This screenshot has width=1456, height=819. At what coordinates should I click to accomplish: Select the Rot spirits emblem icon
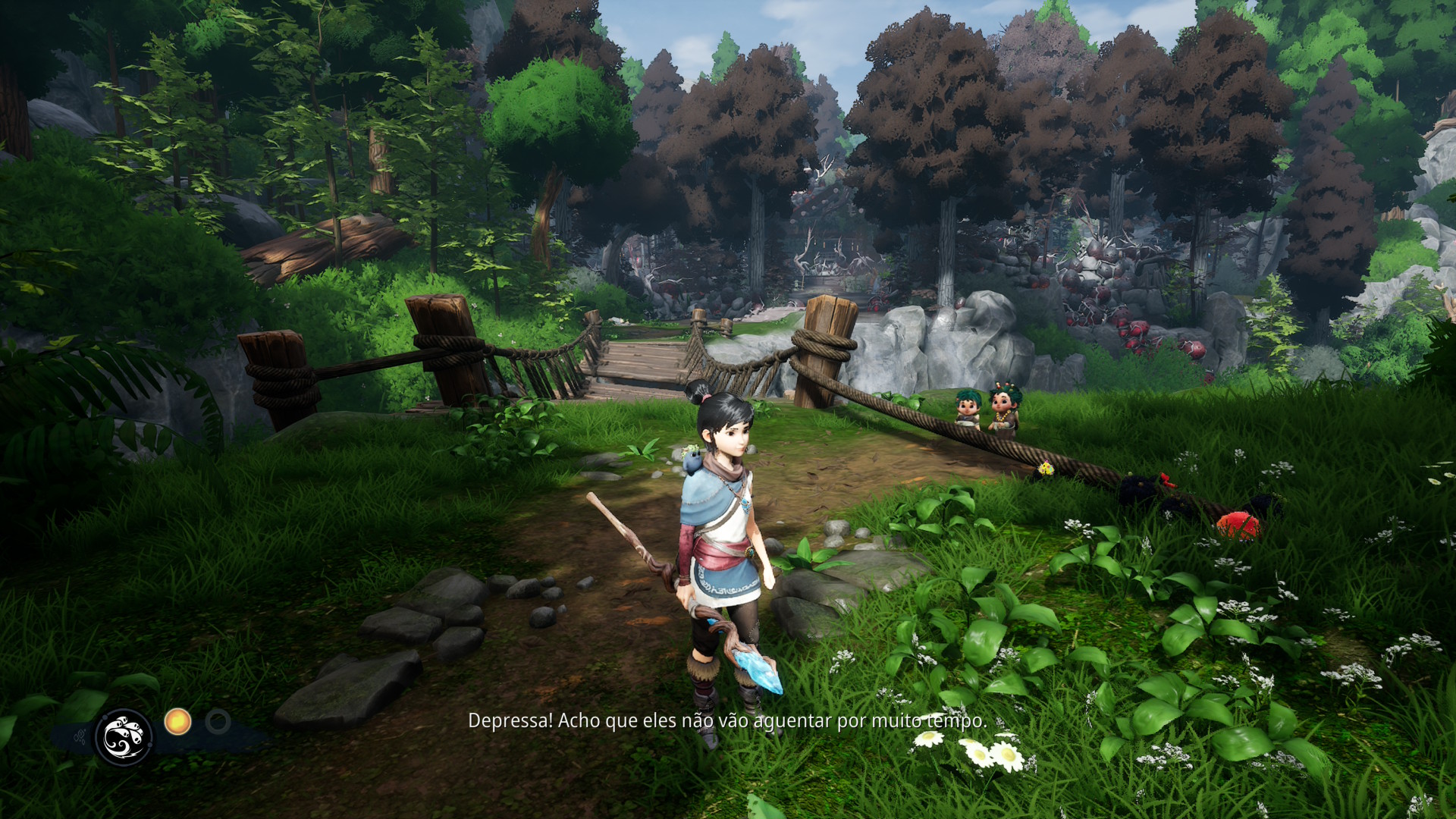(123, 736)
